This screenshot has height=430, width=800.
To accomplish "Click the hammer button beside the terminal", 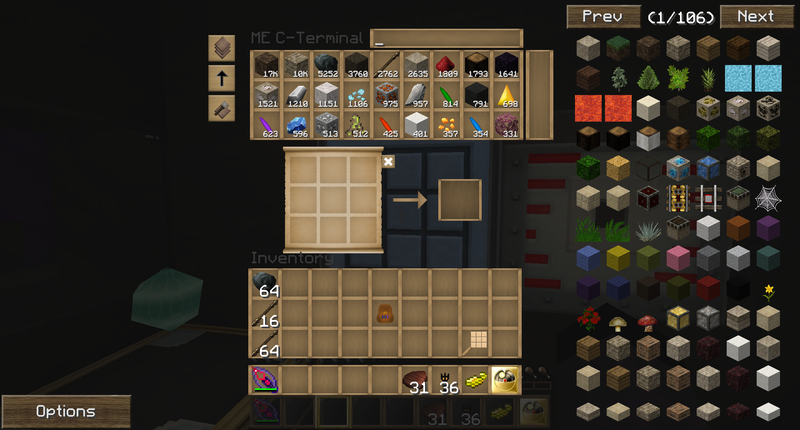I will pos(222,108).
